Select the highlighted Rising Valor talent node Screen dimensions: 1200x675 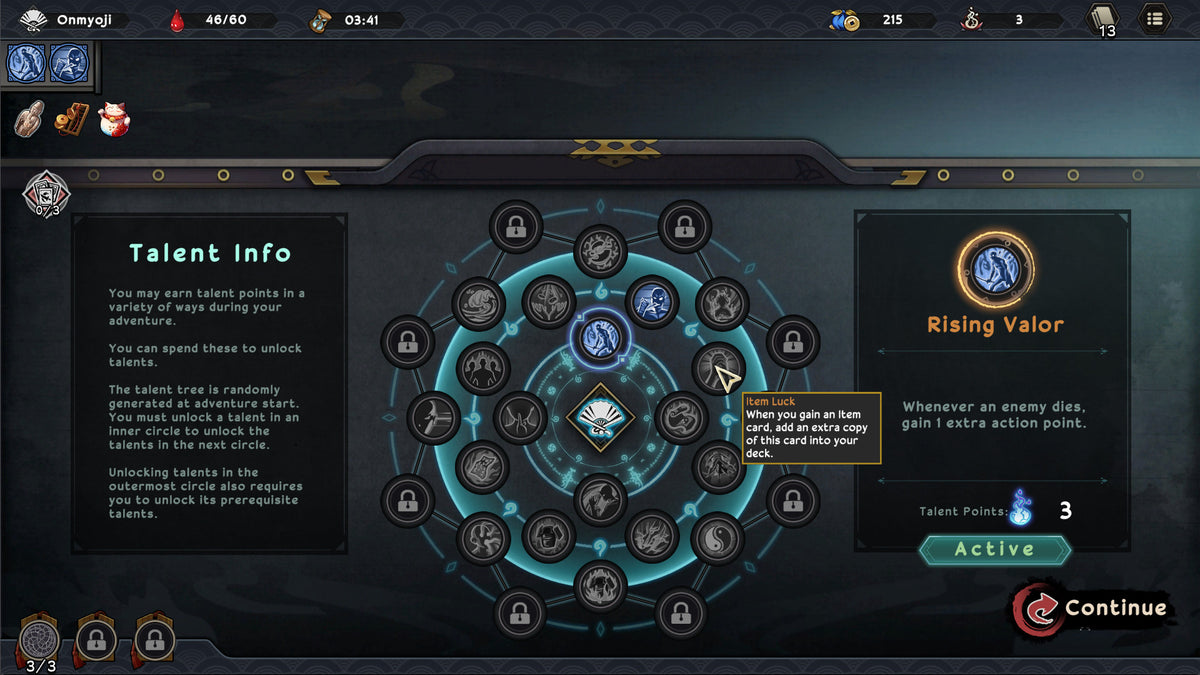(x=600, y=336)
